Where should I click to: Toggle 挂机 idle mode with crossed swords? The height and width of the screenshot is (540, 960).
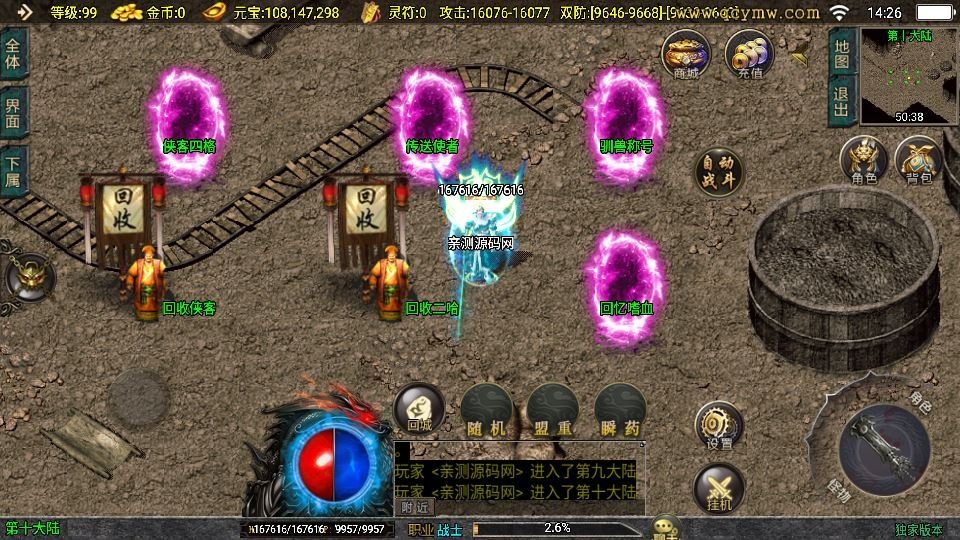coord(719,489)
